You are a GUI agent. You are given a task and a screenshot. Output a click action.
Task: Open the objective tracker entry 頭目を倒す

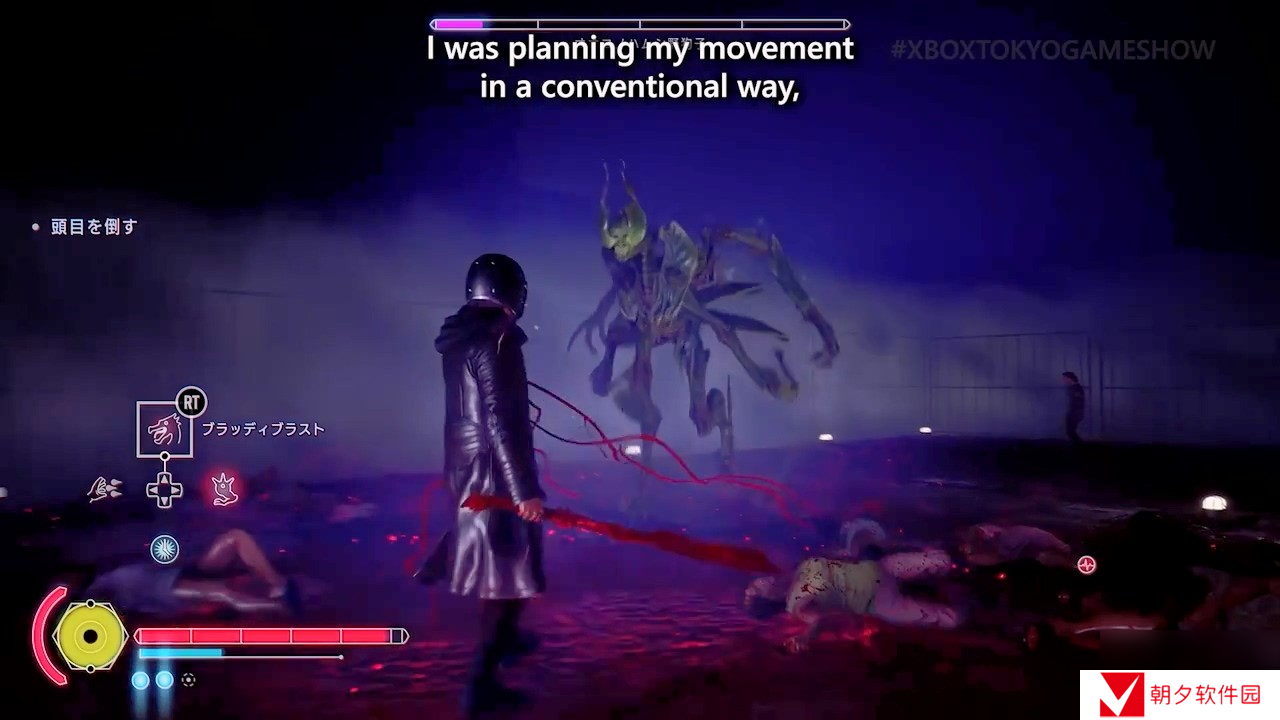point(93,227)
